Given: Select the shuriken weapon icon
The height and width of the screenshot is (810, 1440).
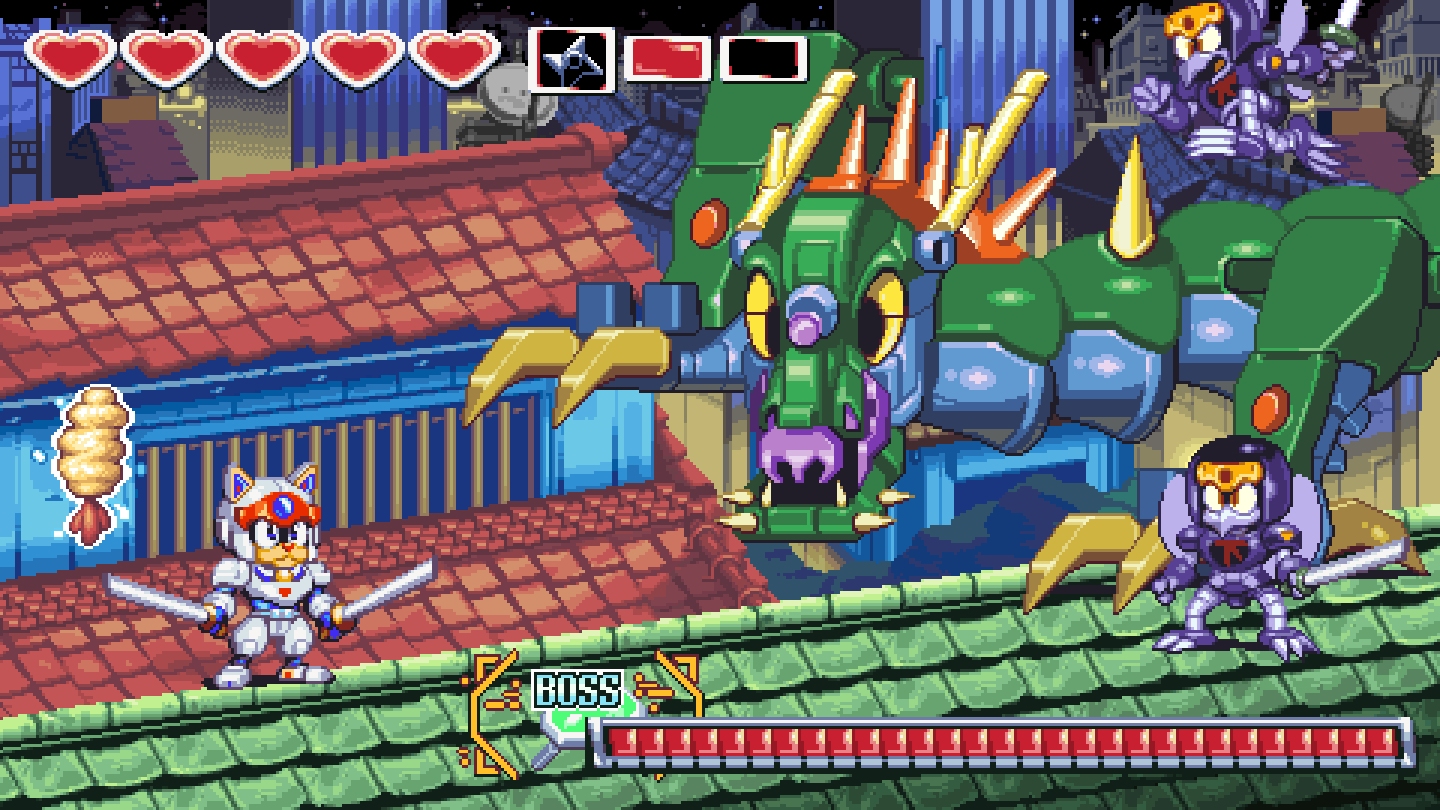Looking at the screenshot, I should 570,59.
